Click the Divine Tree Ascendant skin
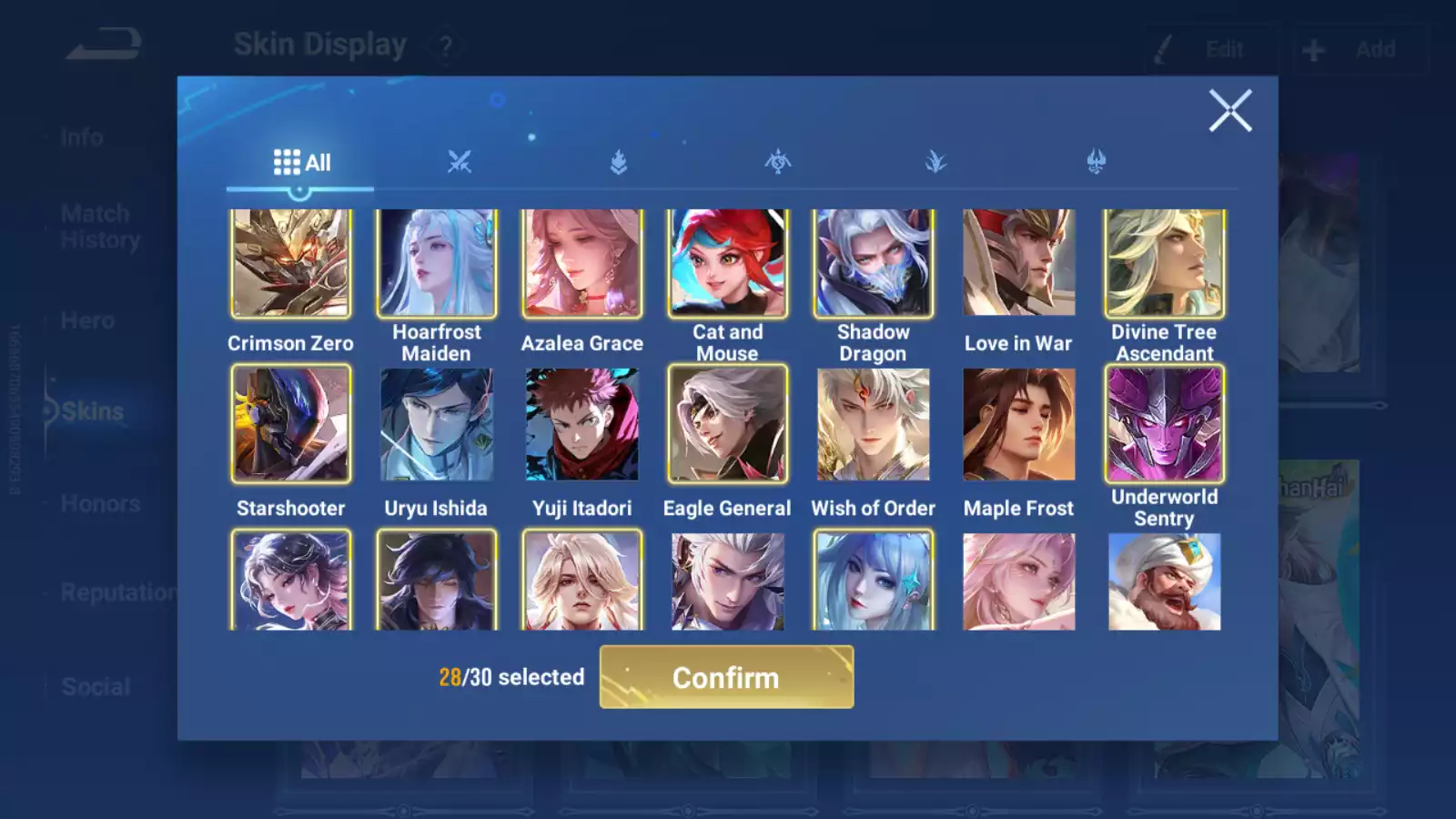Screen dimensions: 1456x819 pyautogui.click(x=1165, y=264)
